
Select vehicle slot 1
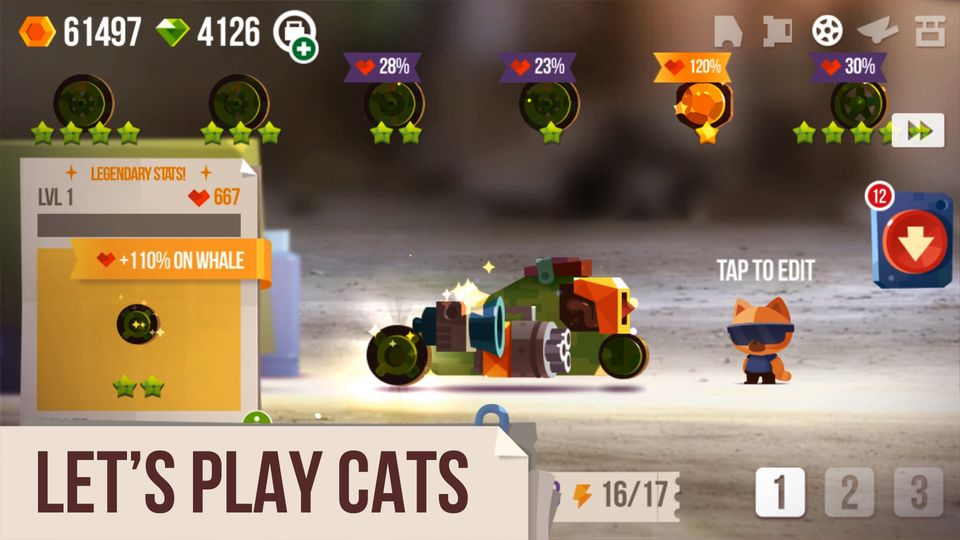tap(780, 492)
